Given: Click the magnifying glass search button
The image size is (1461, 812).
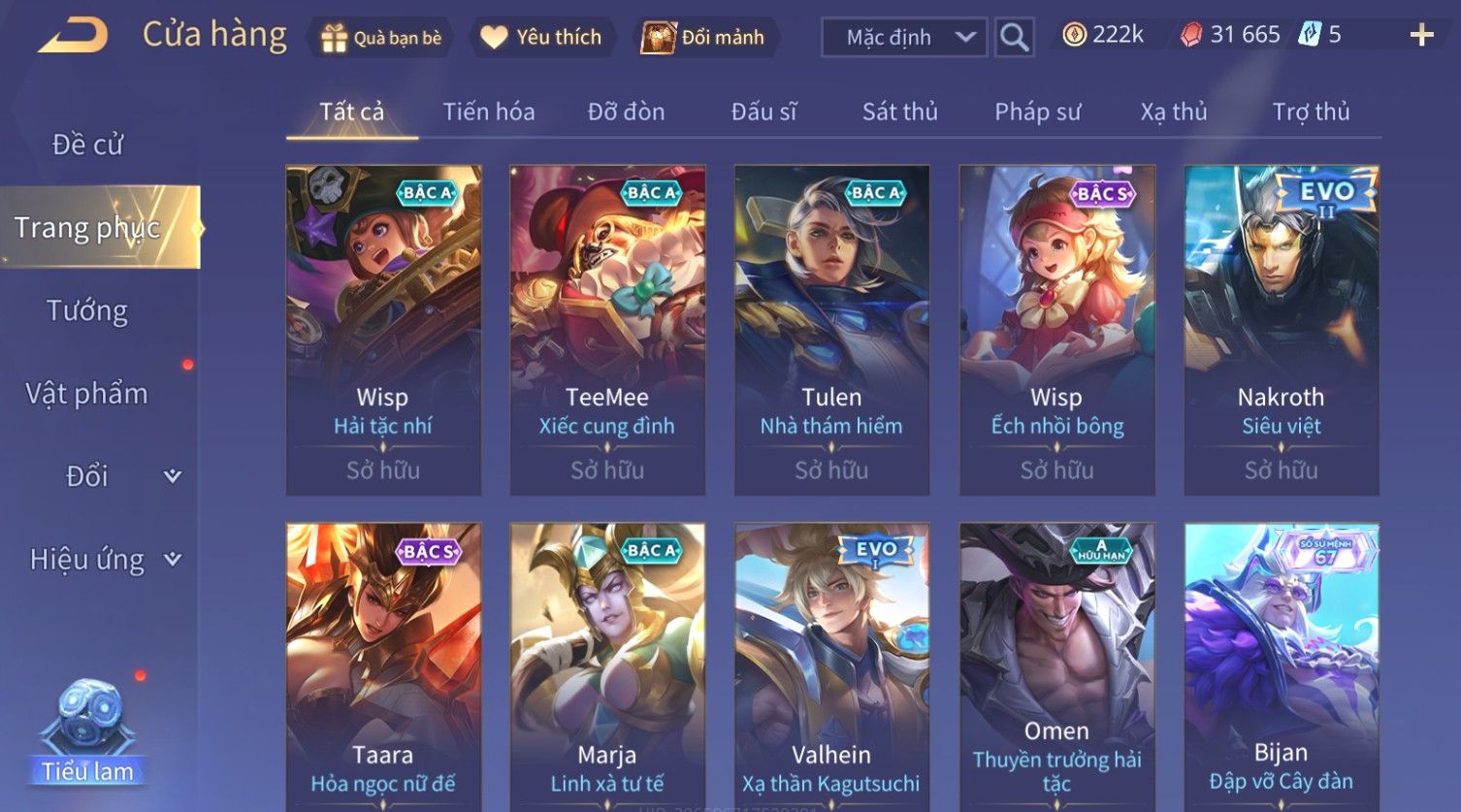Looking at the screenshot, I should tap(1014, 38).
